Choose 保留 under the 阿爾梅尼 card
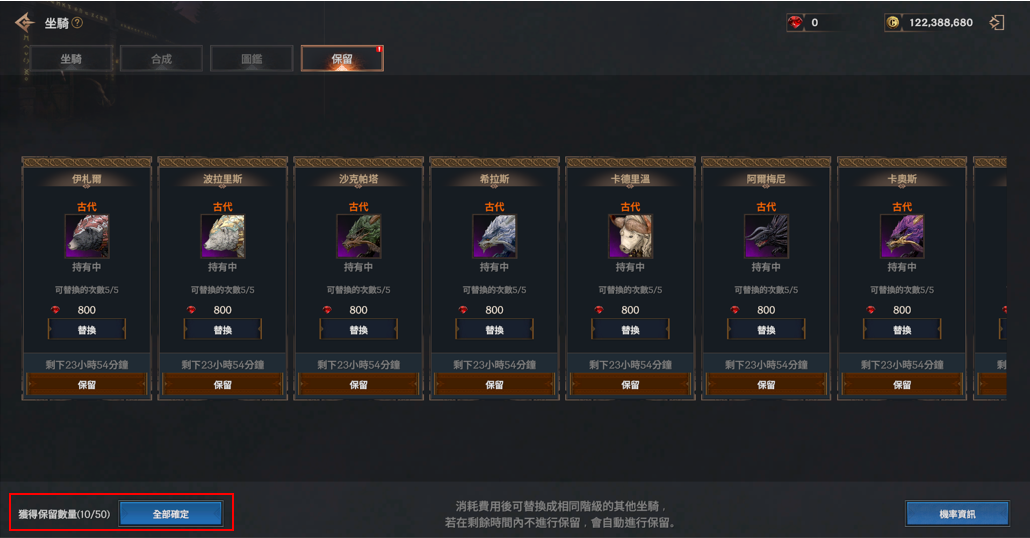This screenshot has width=1030, height=538. tap(766, 384)
